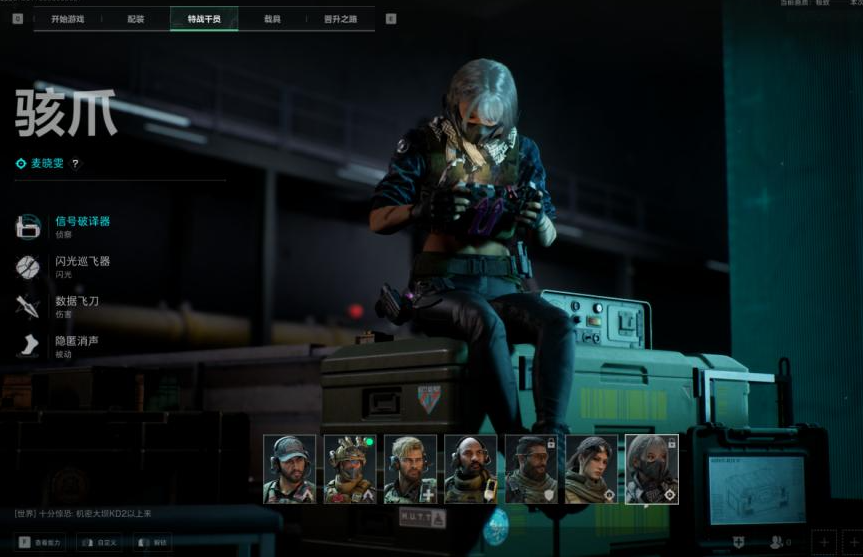Viewport: 863px width, 557px height.
Task: Open the 自定义 customize option
Action: (102, 542)
